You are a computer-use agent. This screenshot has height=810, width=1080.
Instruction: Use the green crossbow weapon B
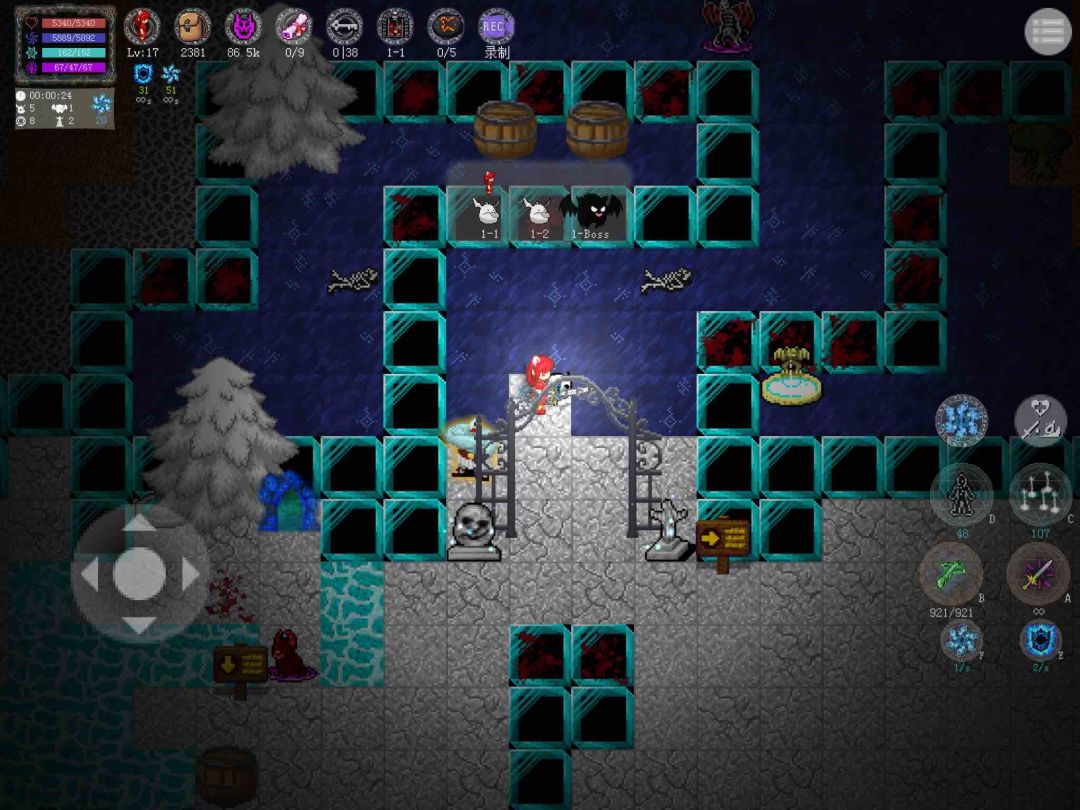click(x=950, y=574)
